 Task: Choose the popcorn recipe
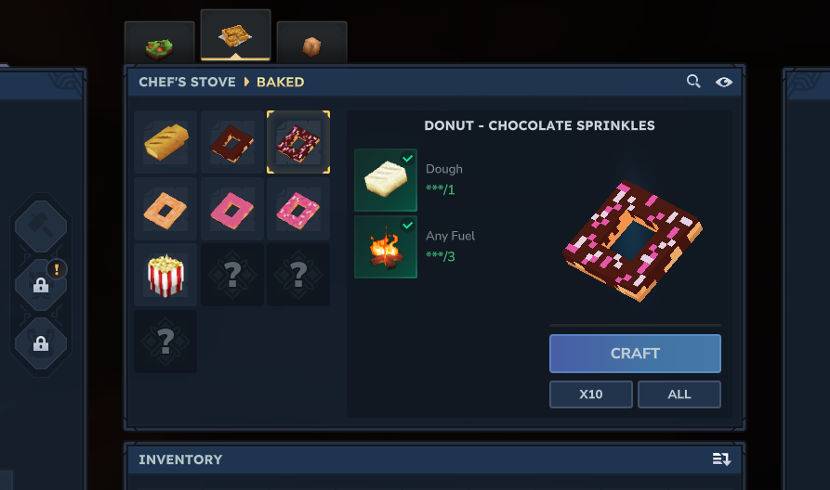coord(165,275)
